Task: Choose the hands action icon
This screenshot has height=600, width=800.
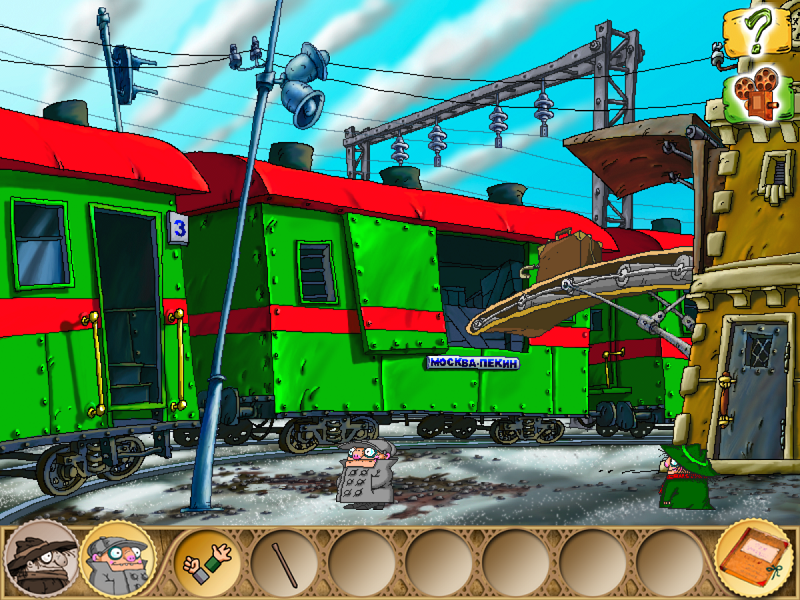Action: click(x=209, y=562)
